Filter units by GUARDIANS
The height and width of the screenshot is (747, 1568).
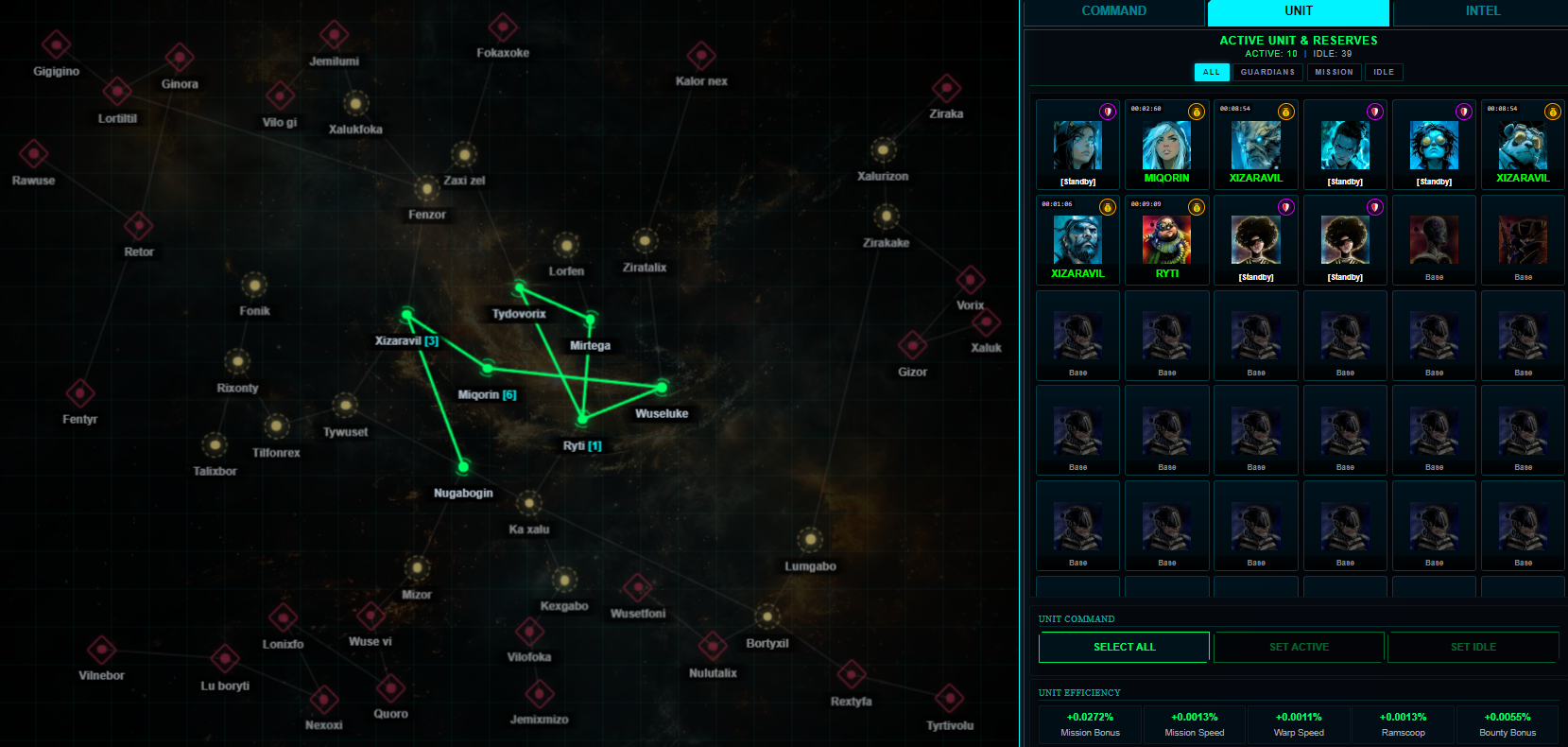1267,72
